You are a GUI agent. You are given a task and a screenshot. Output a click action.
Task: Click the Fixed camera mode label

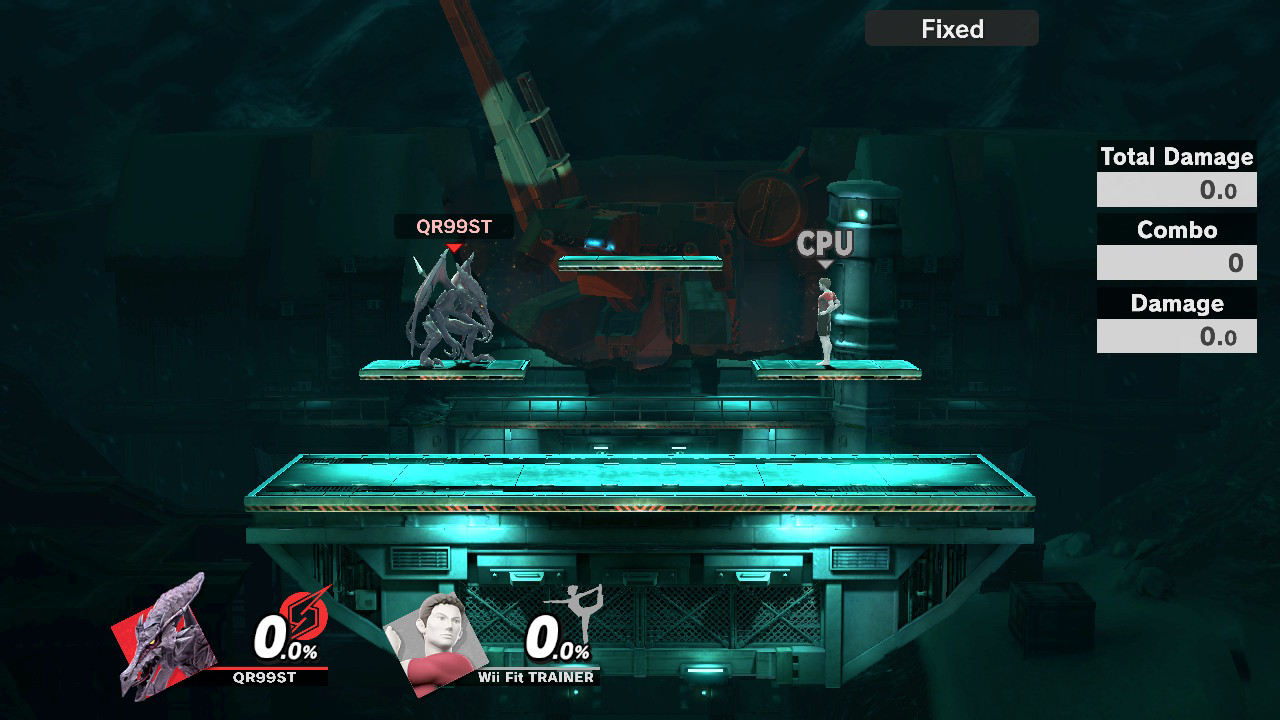coord(952,29)
